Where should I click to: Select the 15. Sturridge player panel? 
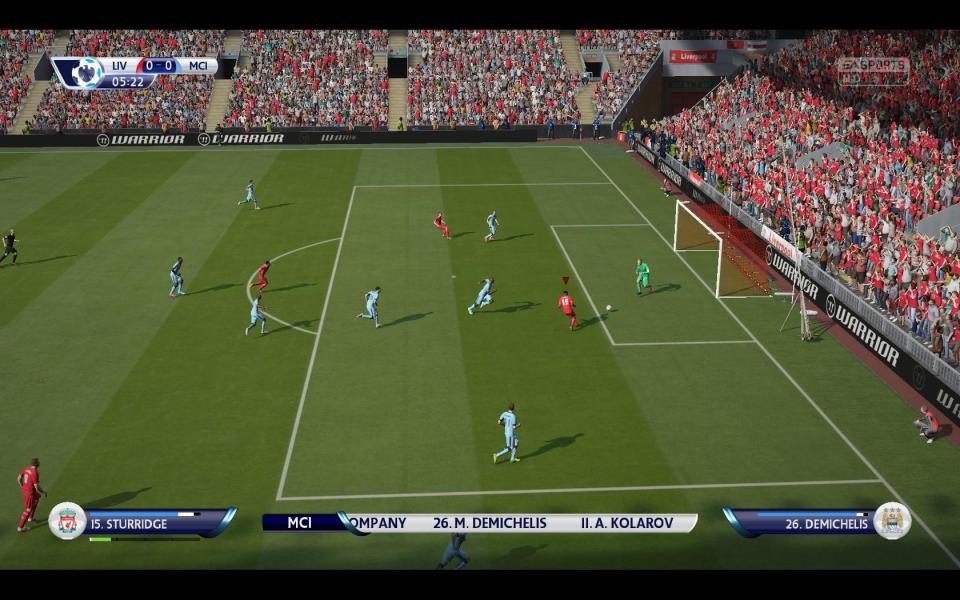click(148, 523)
